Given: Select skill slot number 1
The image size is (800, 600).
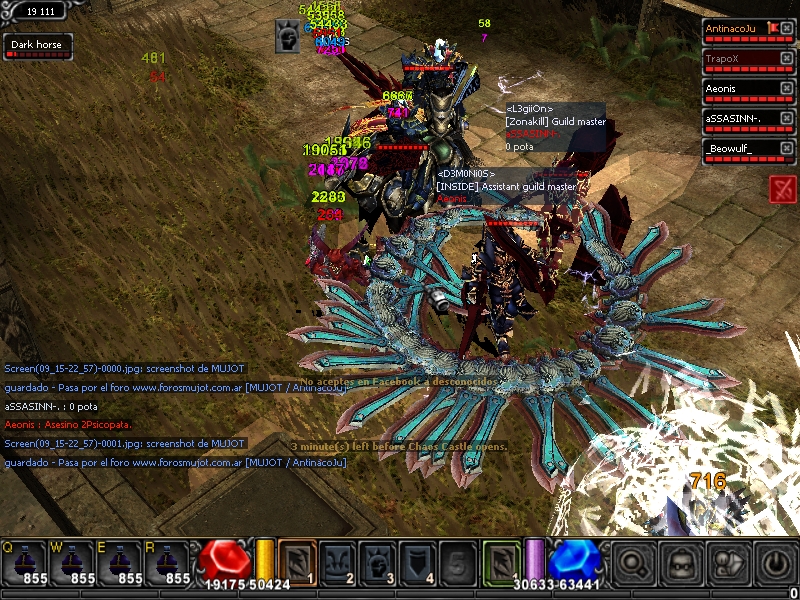Looking at the screenshot, I should (x=297, y=561).
